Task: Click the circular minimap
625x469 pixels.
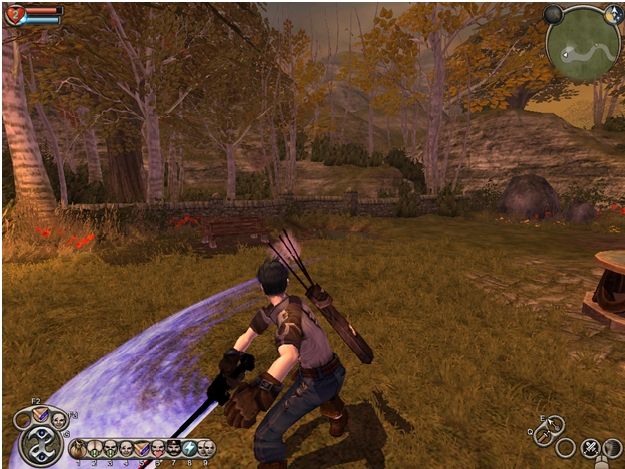Action: 584,42
